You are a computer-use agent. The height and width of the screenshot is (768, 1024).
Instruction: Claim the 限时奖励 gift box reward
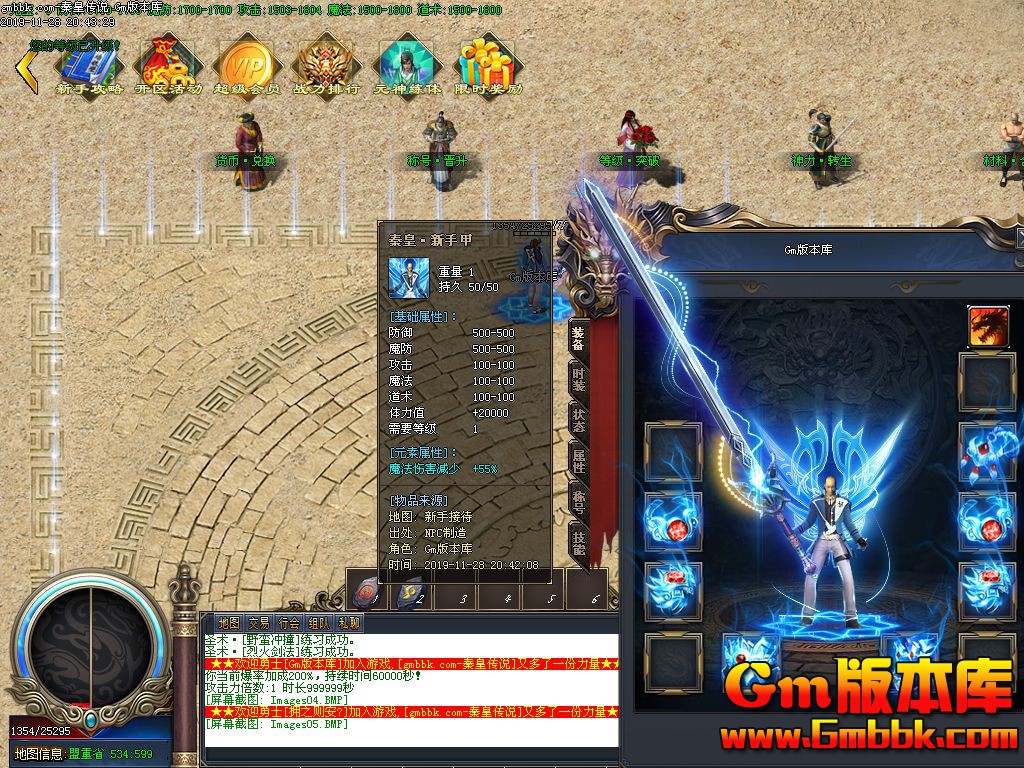[487, 64]
